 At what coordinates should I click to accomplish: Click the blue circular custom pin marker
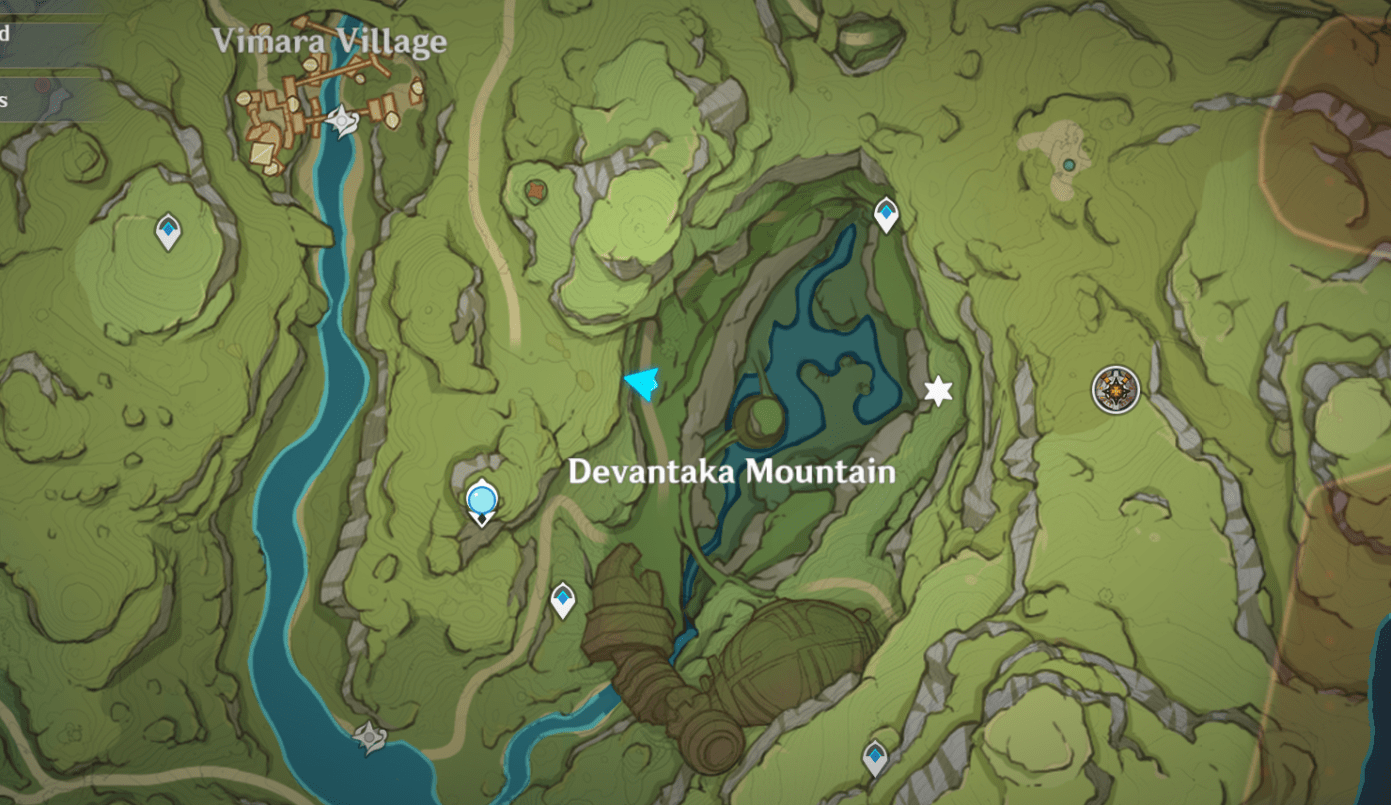point(481,498)
